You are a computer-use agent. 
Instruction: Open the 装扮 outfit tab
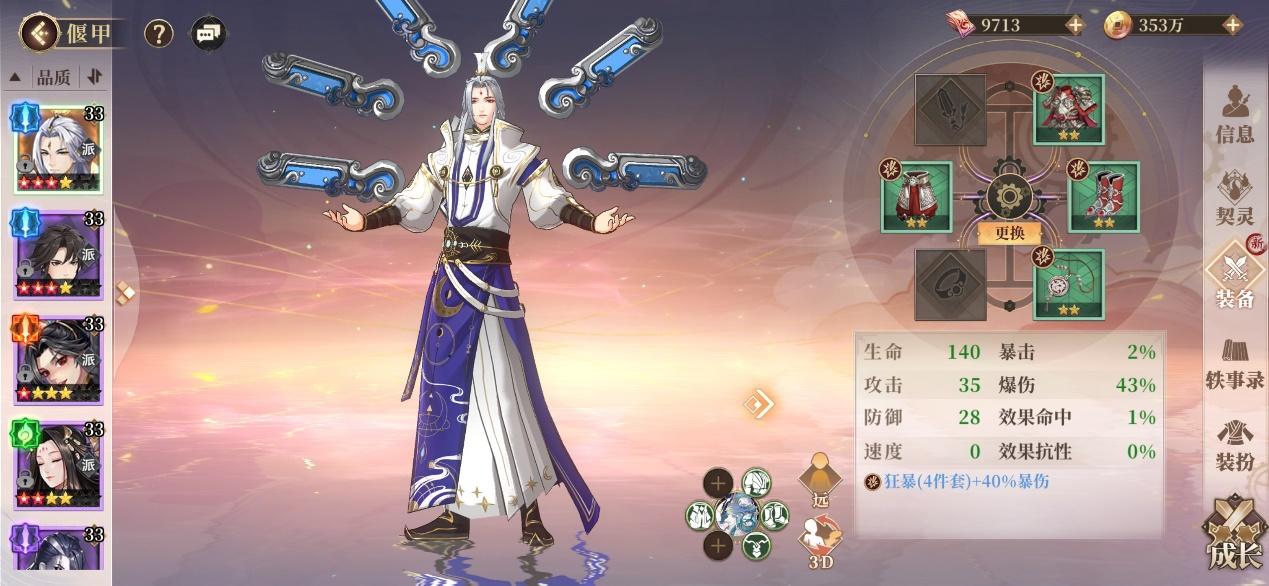[x=1235, y=446]
